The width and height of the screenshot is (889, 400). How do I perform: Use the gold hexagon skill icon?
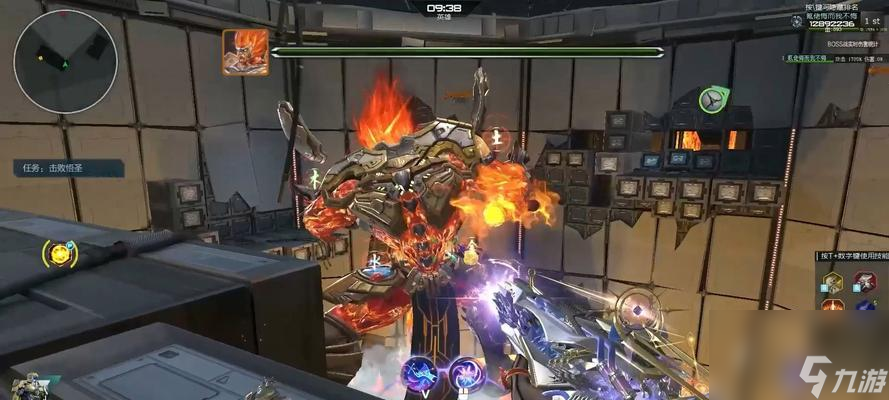click(x=834, y=282)
